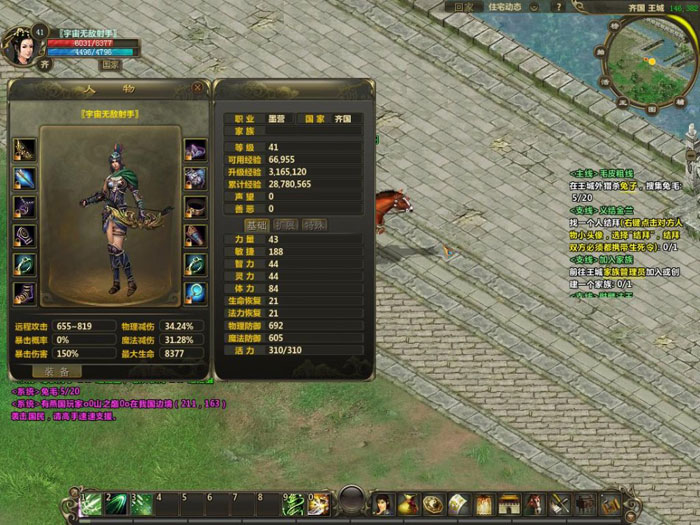Select the 装备 tab under the character panel
This screenshot has width=700, height=525.
[56, 371]
